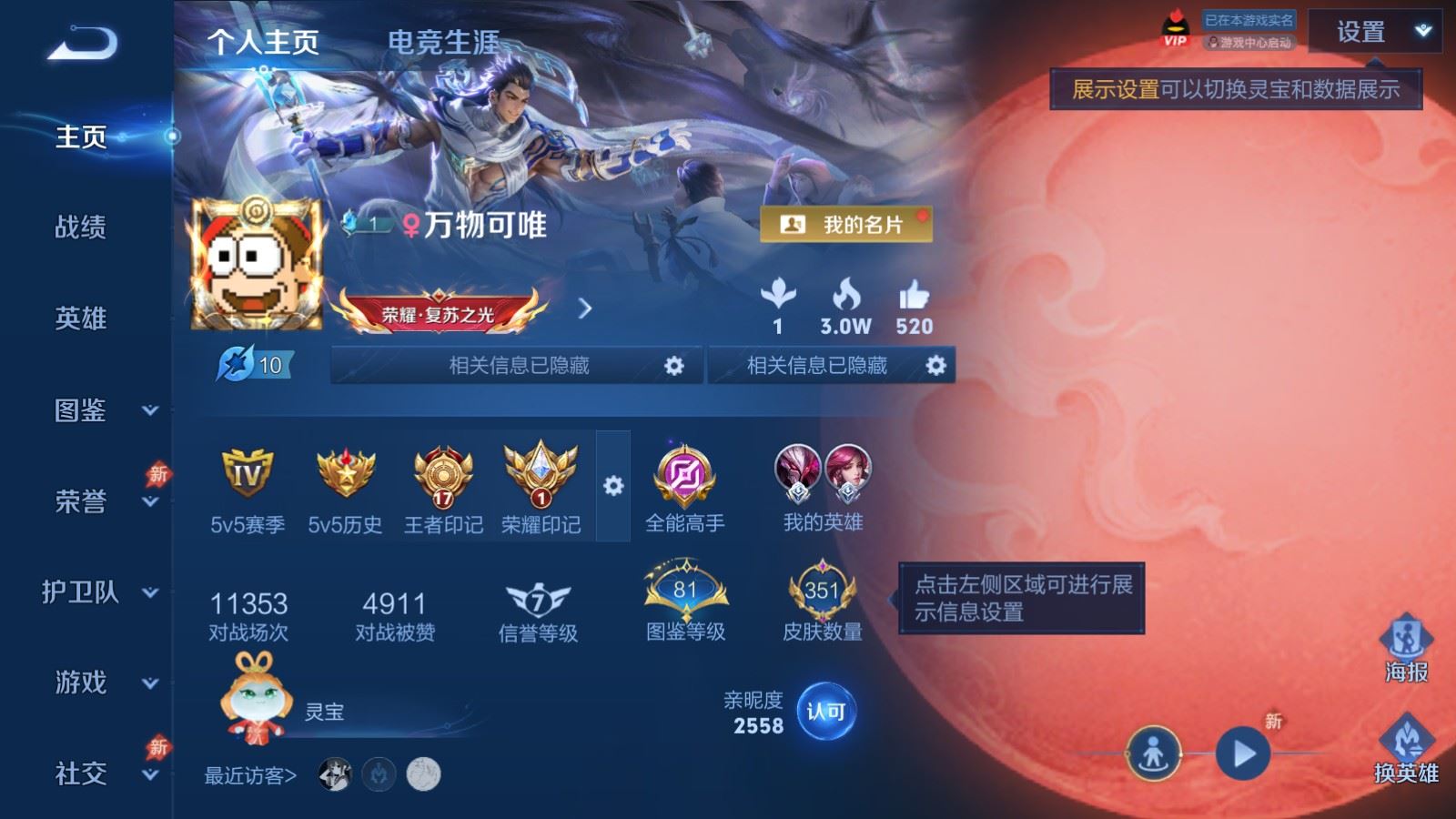Toggle the first 相关信息已隐藏 gear
Image resolution: width=1456 pixels, height=819 pixels.
(x=674, y=365)
